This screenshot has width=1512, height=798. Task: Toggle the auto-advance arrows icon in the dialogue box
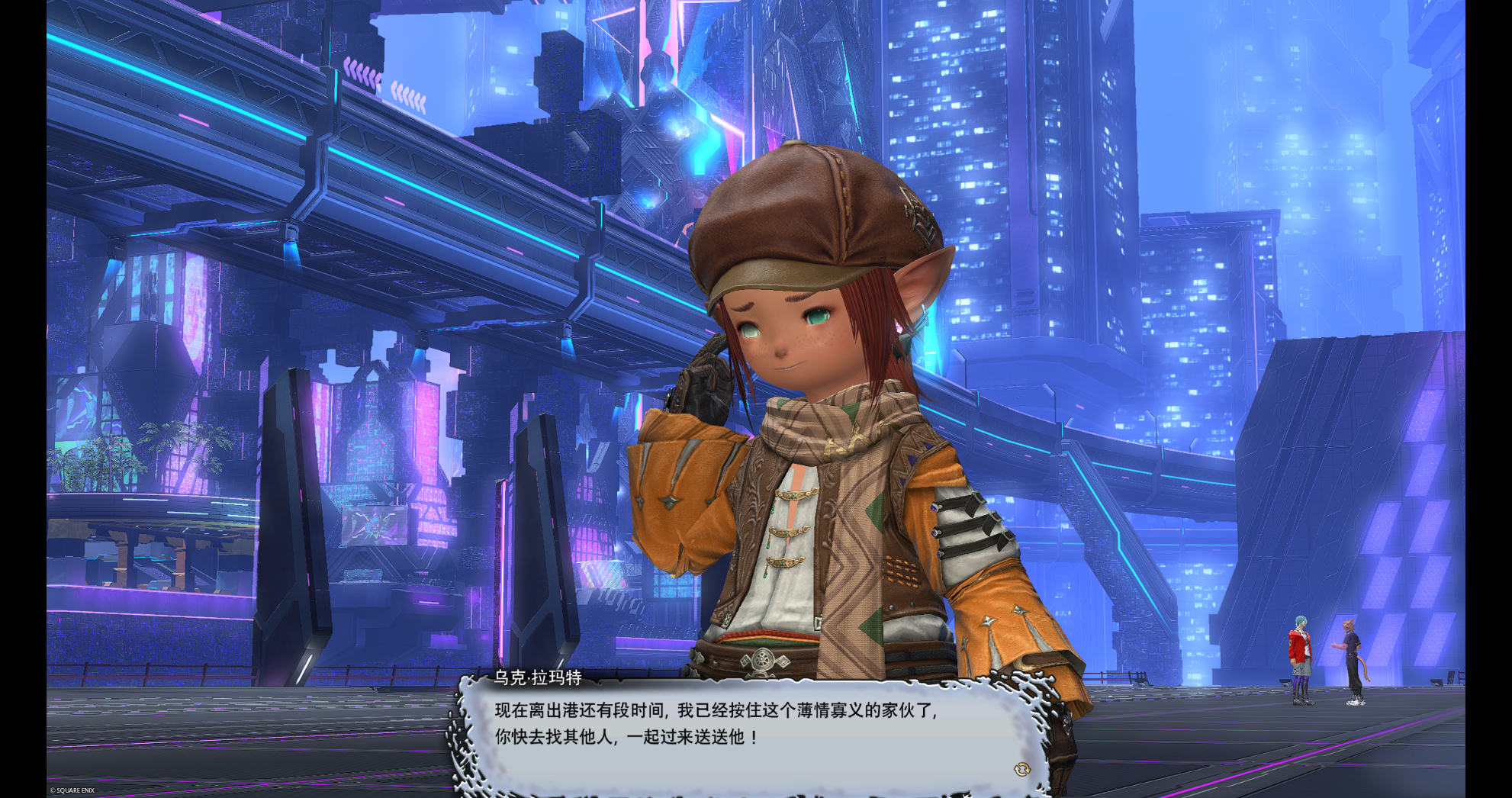[x=1021, y=769]
